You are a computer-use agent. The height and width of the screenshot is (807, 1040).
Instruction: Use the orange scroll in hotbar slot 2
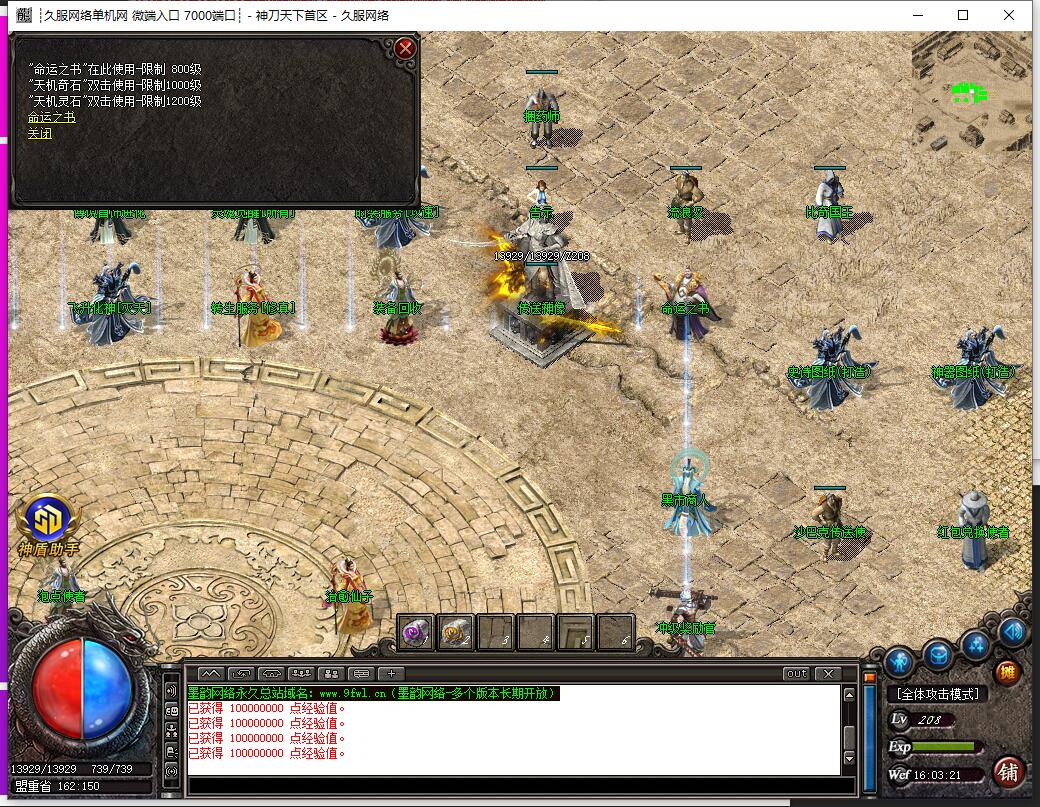[x=456, y=631]
